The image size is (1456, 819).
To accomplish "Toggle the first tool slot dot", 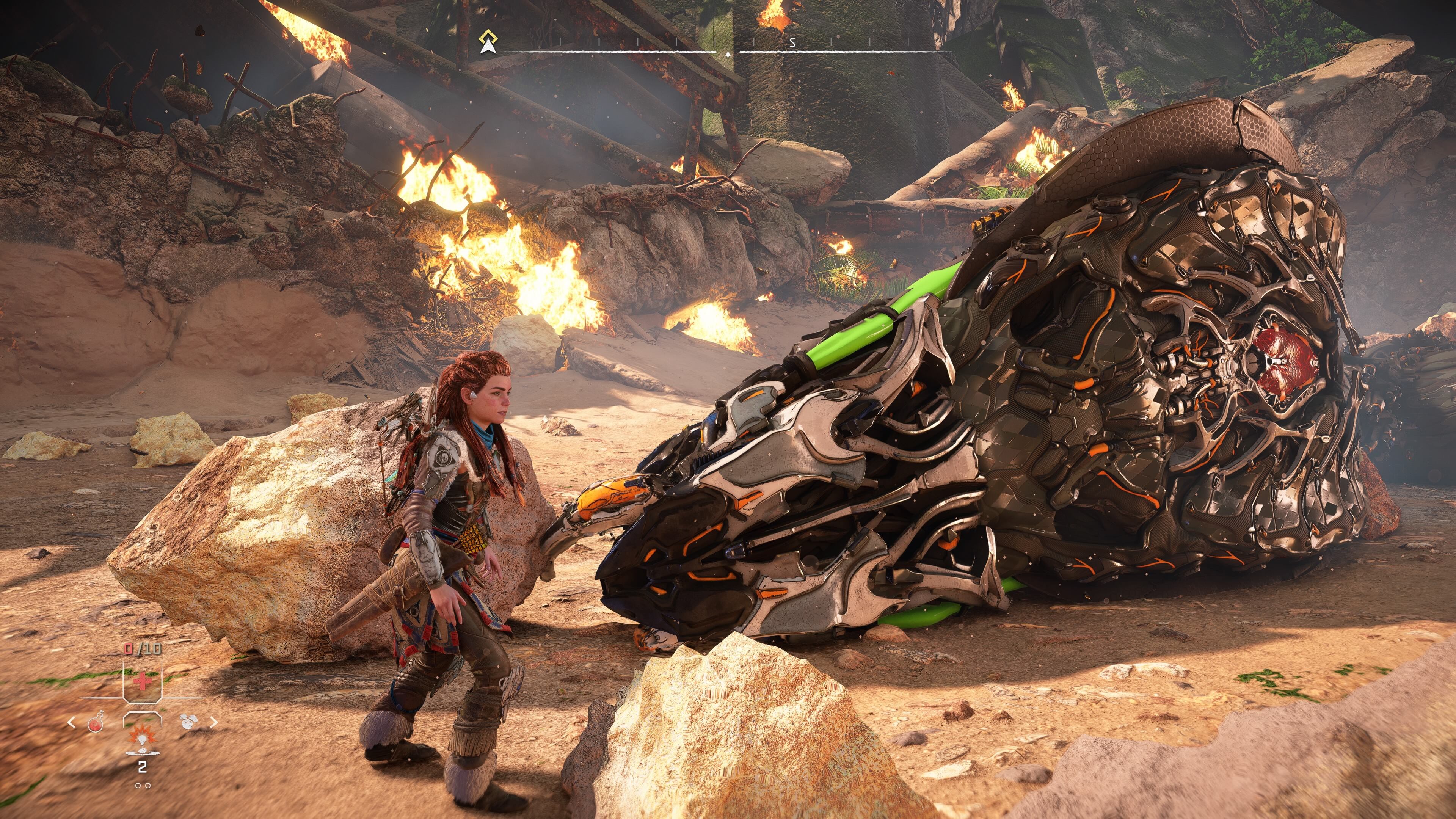I will (138, 786).
